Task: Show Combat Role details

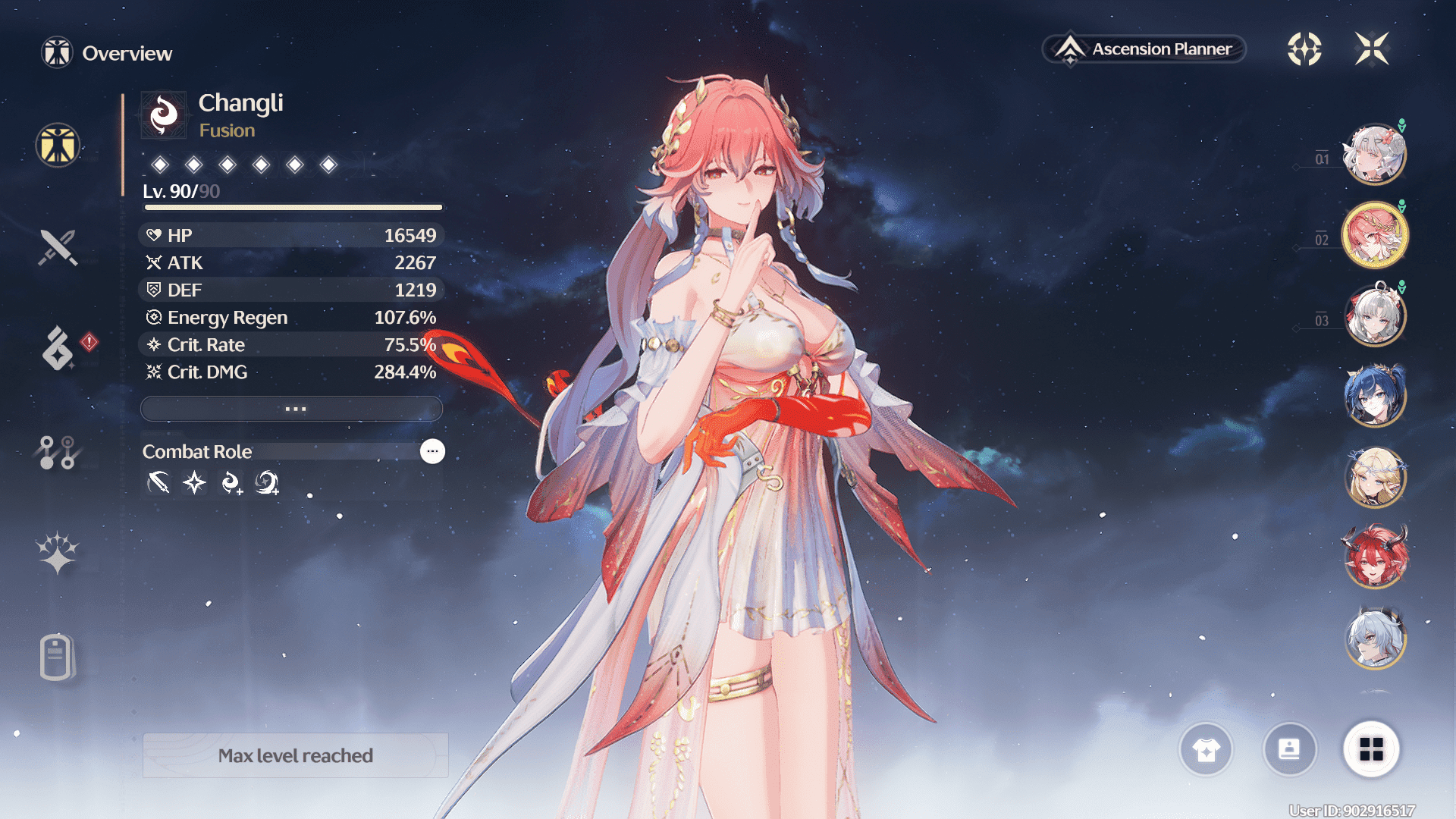Action: (432, 451)
